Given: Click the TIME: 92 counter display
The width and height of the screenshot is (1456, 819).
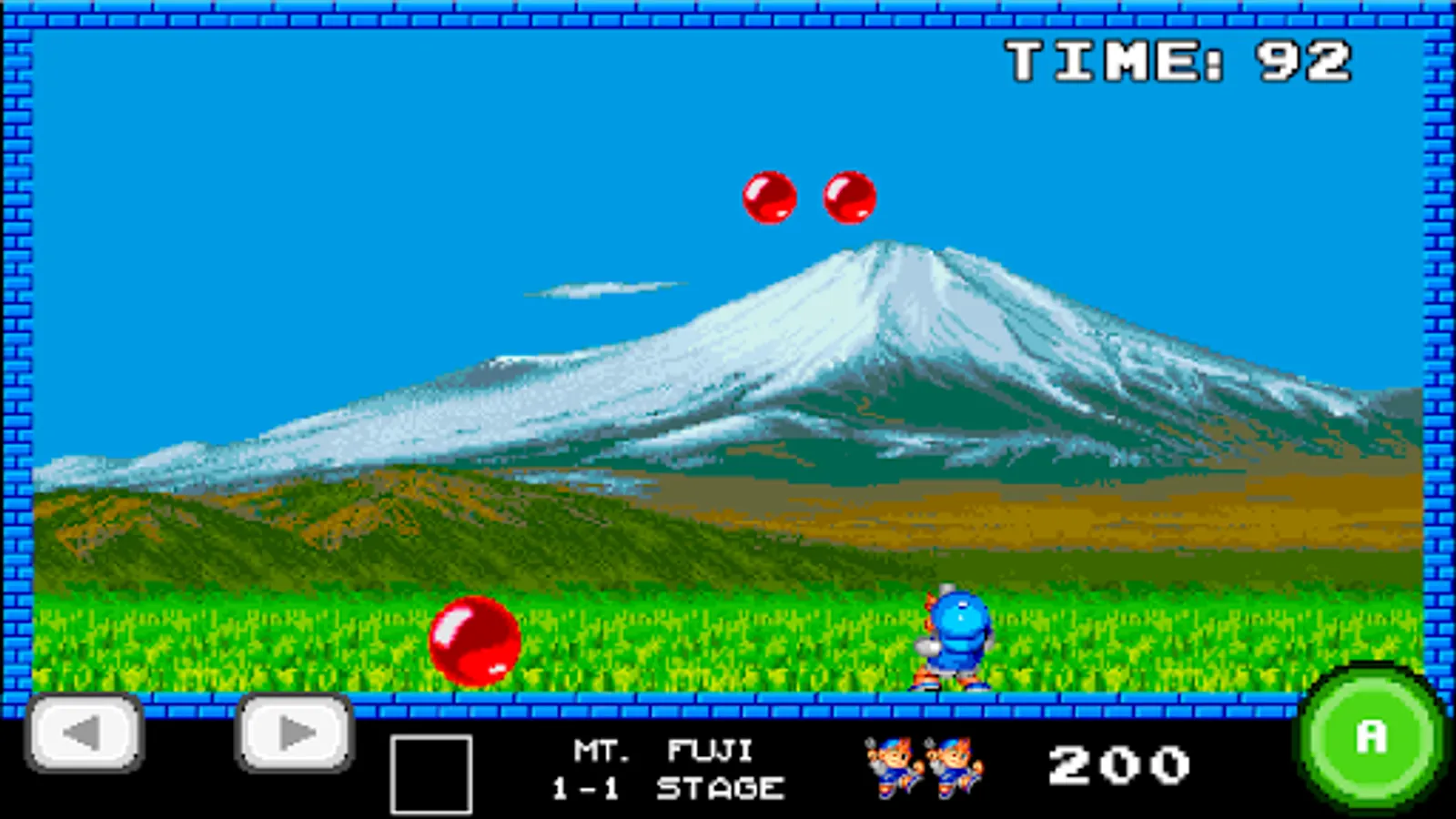Looking at the screenshot, I should pyautogui.click(x=1178, y=59).
